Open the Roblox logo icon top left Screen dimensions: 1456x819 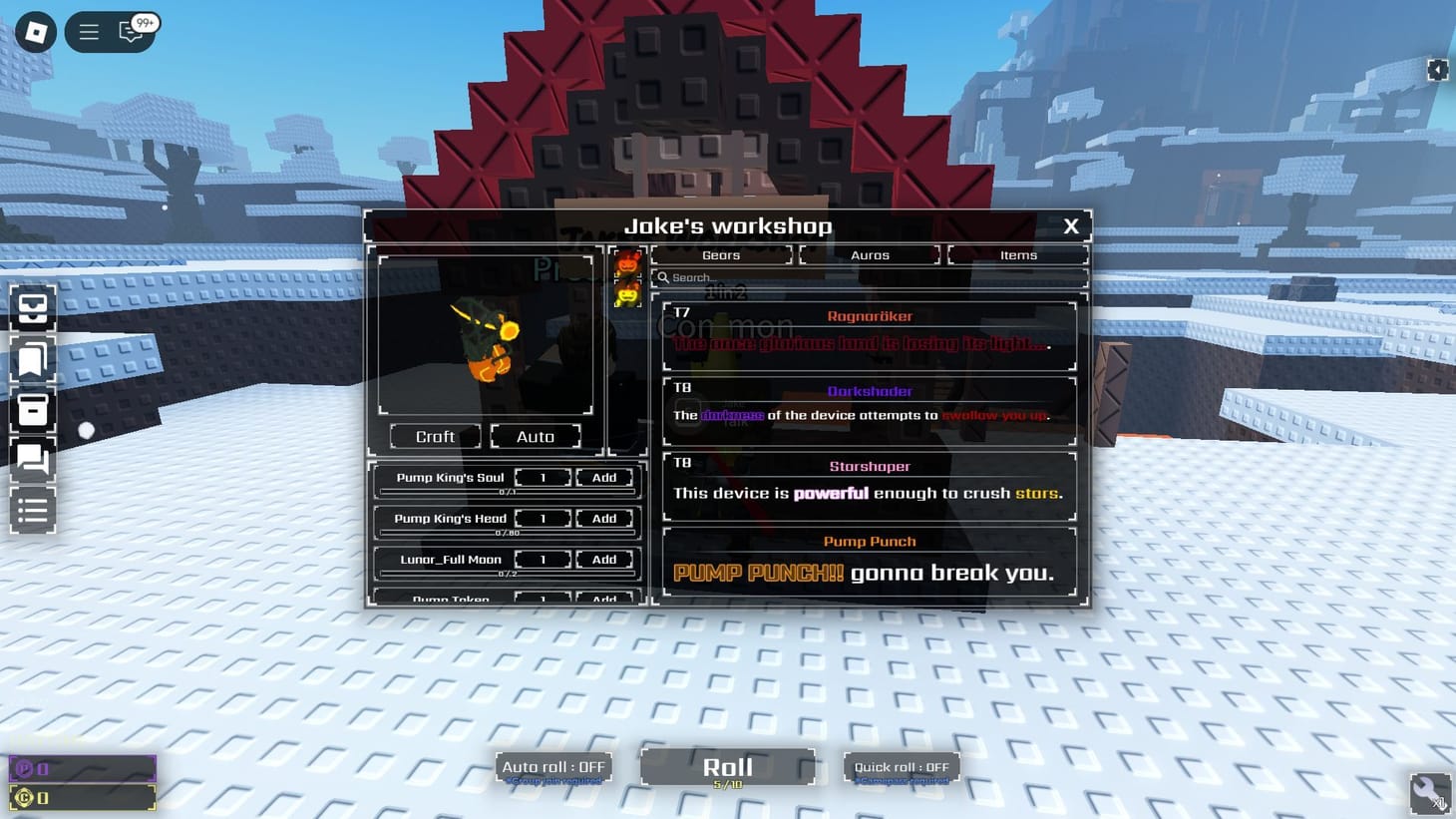click(x=32, y=31)
